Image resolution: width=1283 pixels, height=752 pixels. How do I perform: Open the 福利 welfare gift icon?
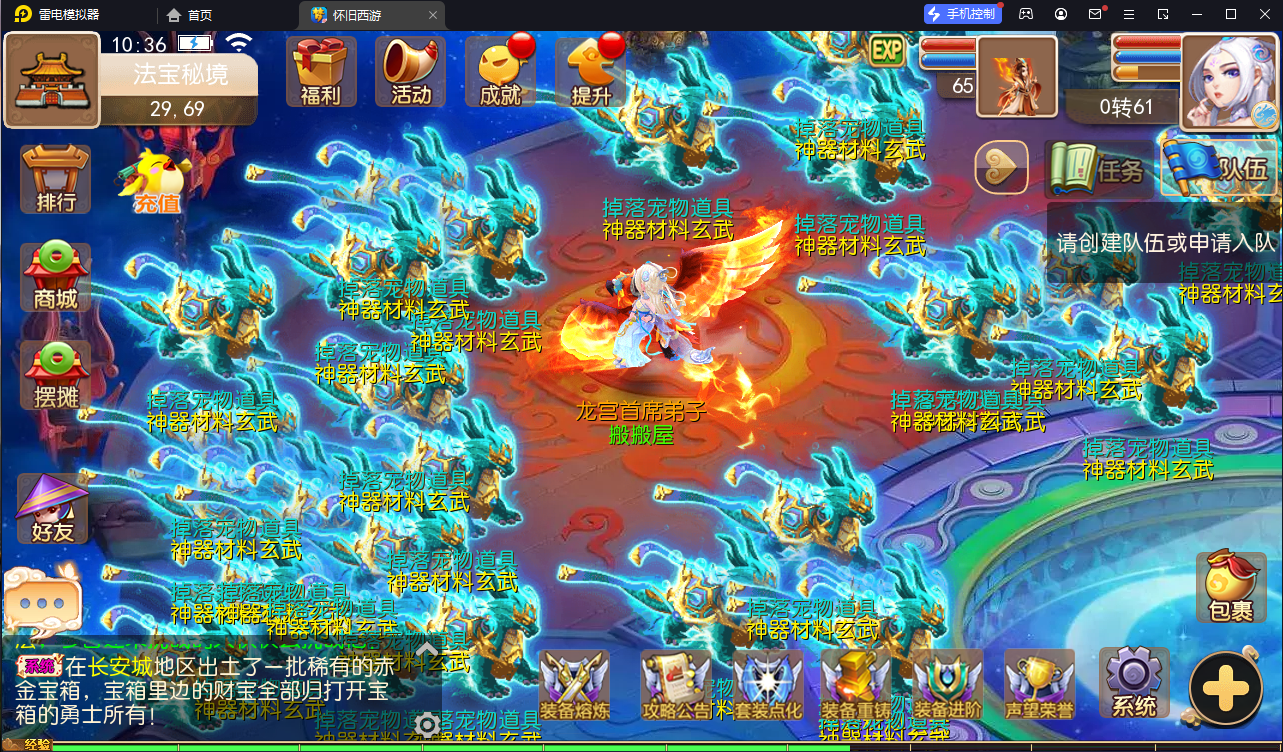tap(320, 70)
